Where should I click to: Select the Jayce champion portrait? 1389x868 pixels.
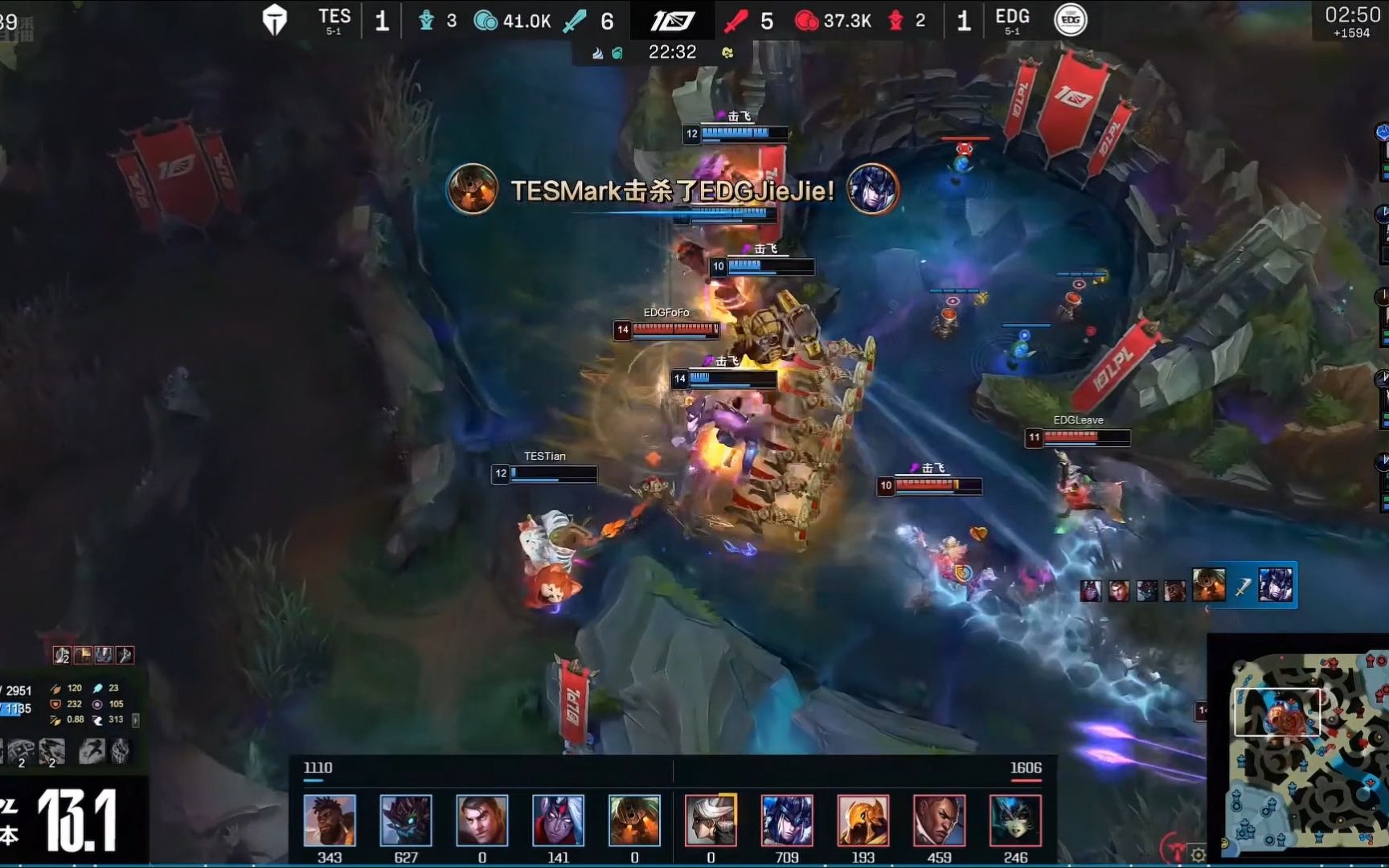(x=482, y=820)
